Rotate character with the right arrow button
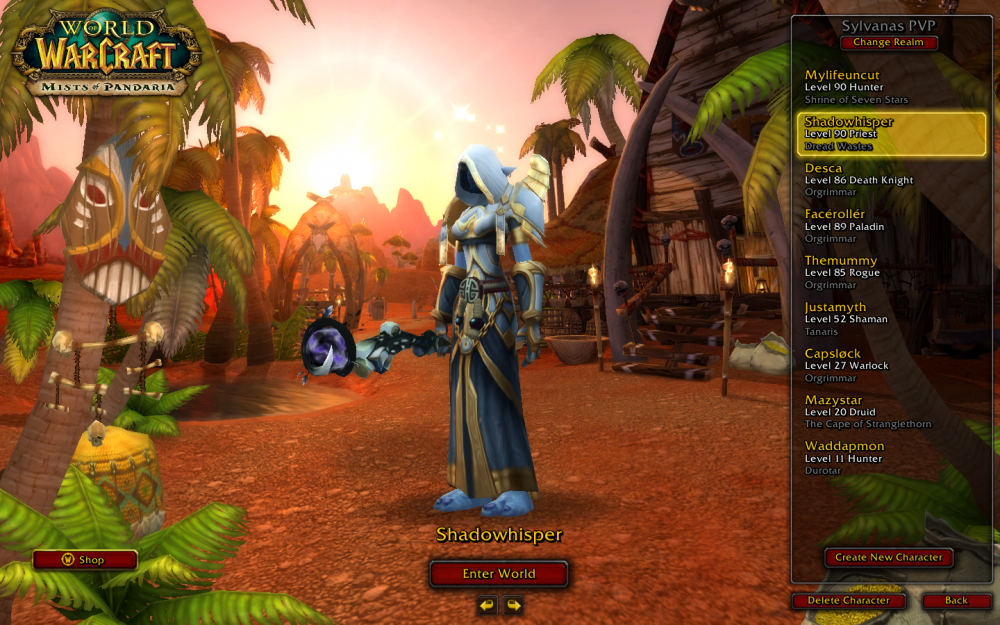Viewport: 1000px width, 625px height. pyautogui.click(x=513, y=605)
